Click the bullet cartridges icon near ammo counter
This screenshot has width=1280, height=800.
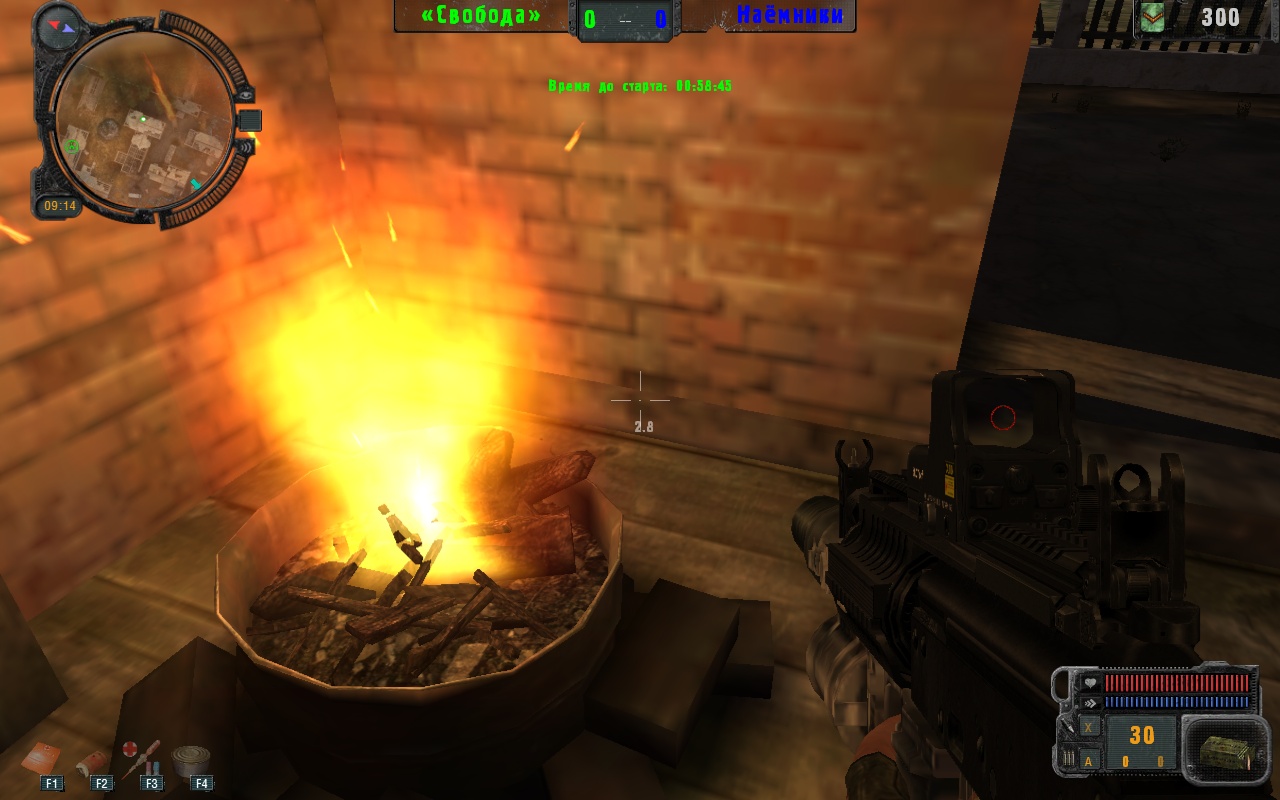(1069, 757)
